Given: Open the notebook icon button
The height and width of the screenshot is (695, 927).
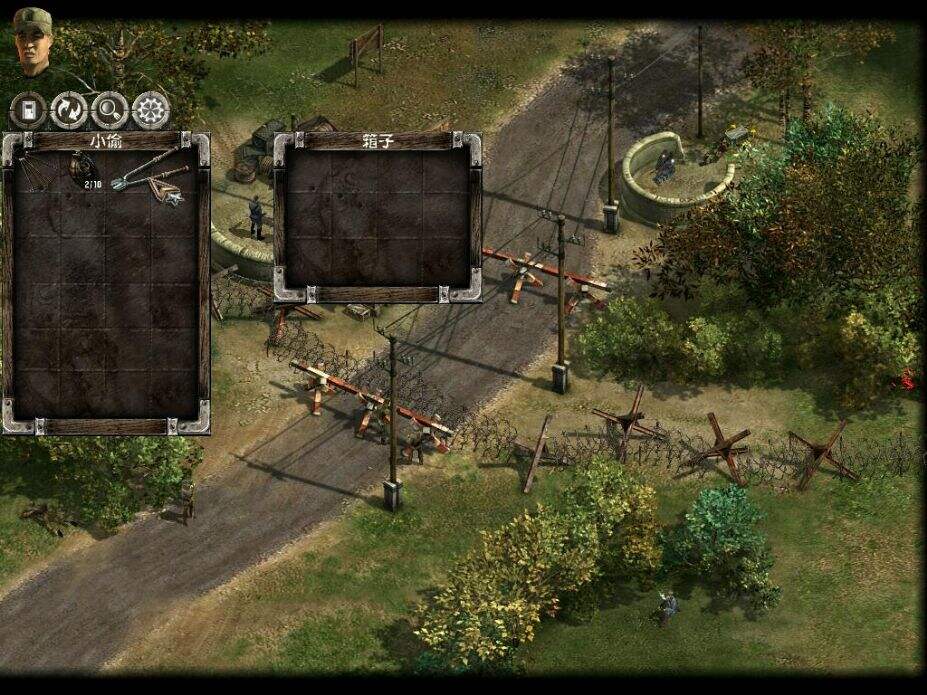Looking at the screenshot, I should (29, 110).
